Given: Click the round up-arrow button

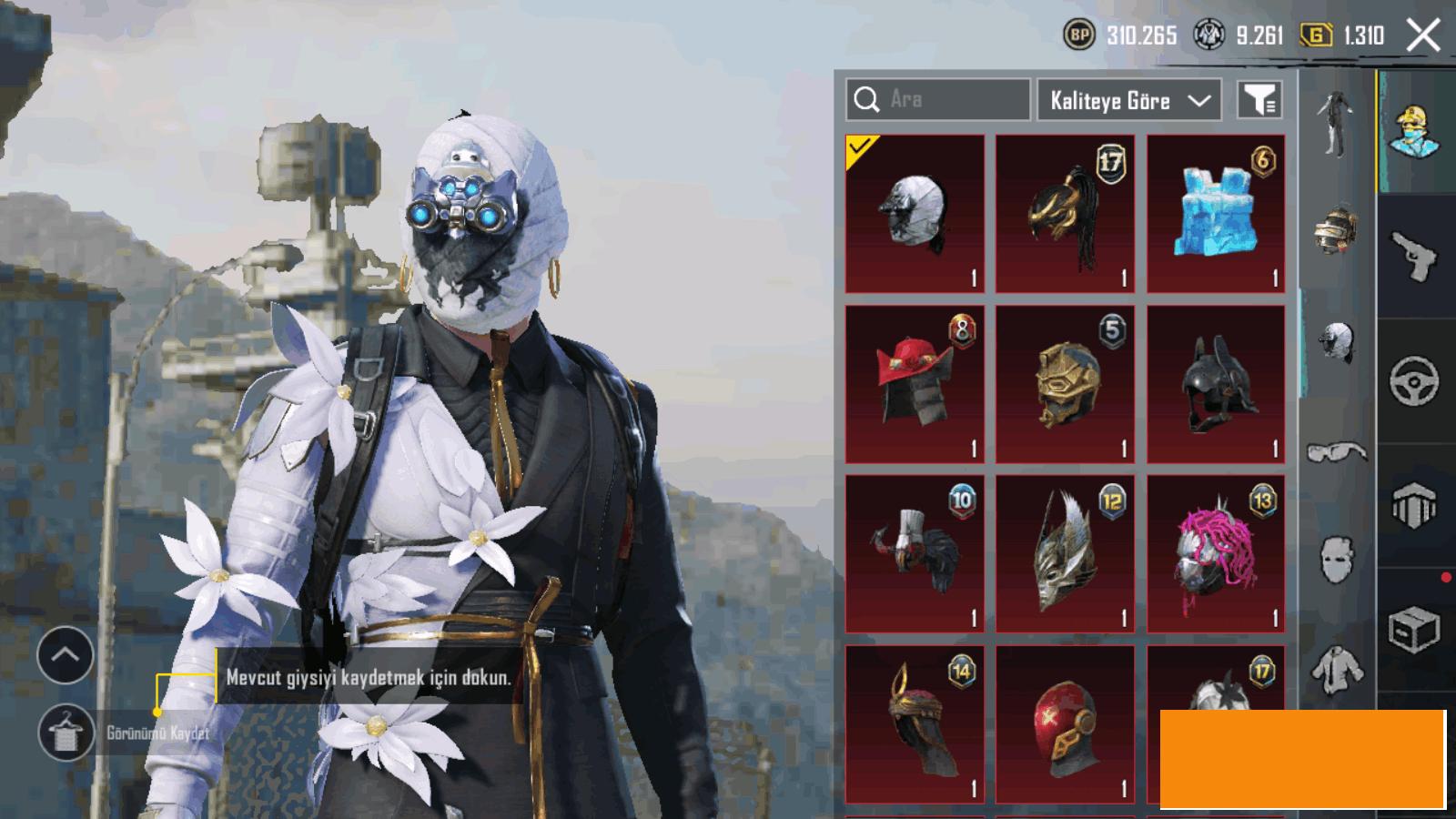Looking at the screenshot, I should tap(66, 654).
